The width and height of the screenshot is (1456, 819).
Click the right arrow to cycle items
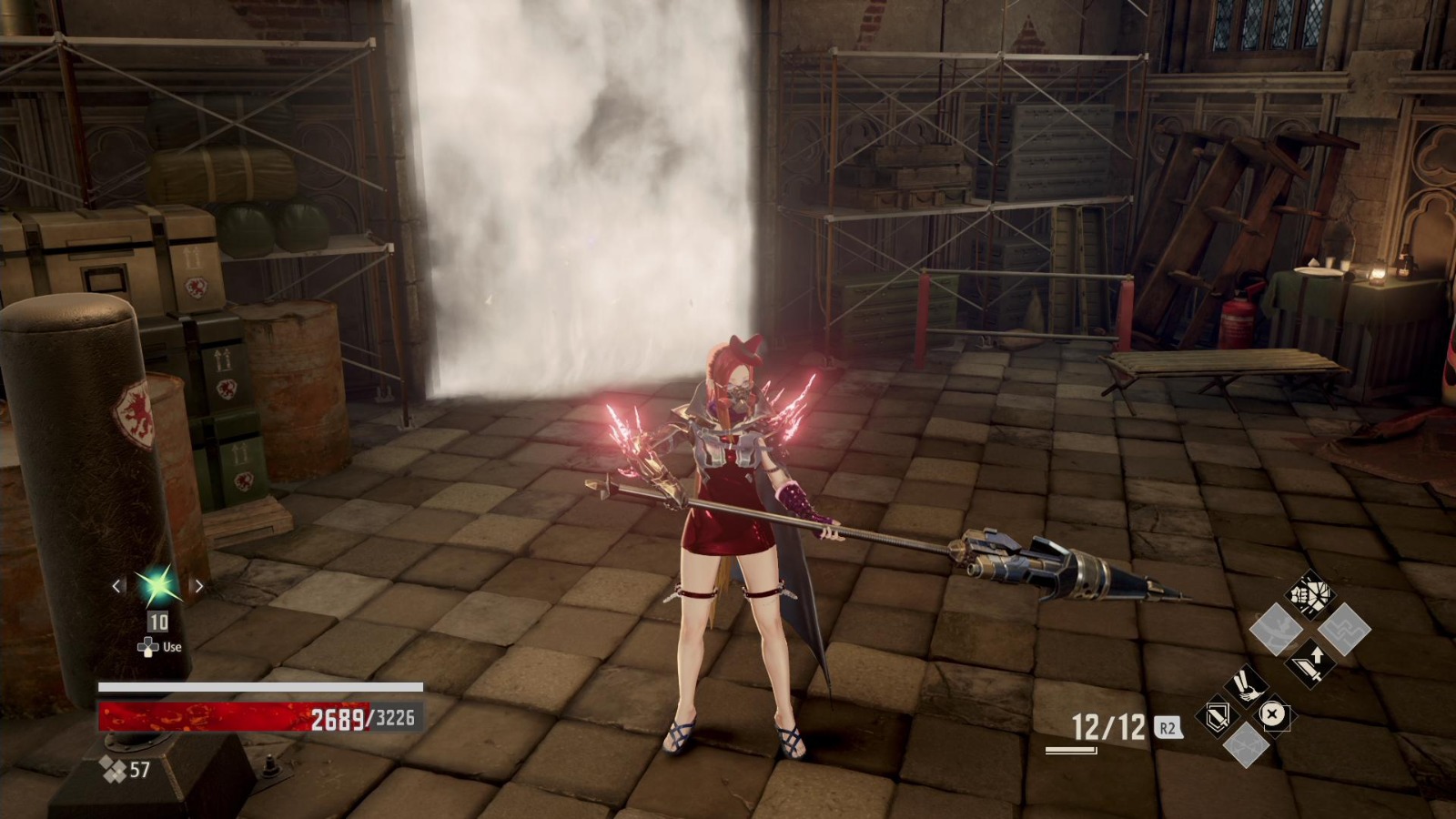tap(199, 587)
